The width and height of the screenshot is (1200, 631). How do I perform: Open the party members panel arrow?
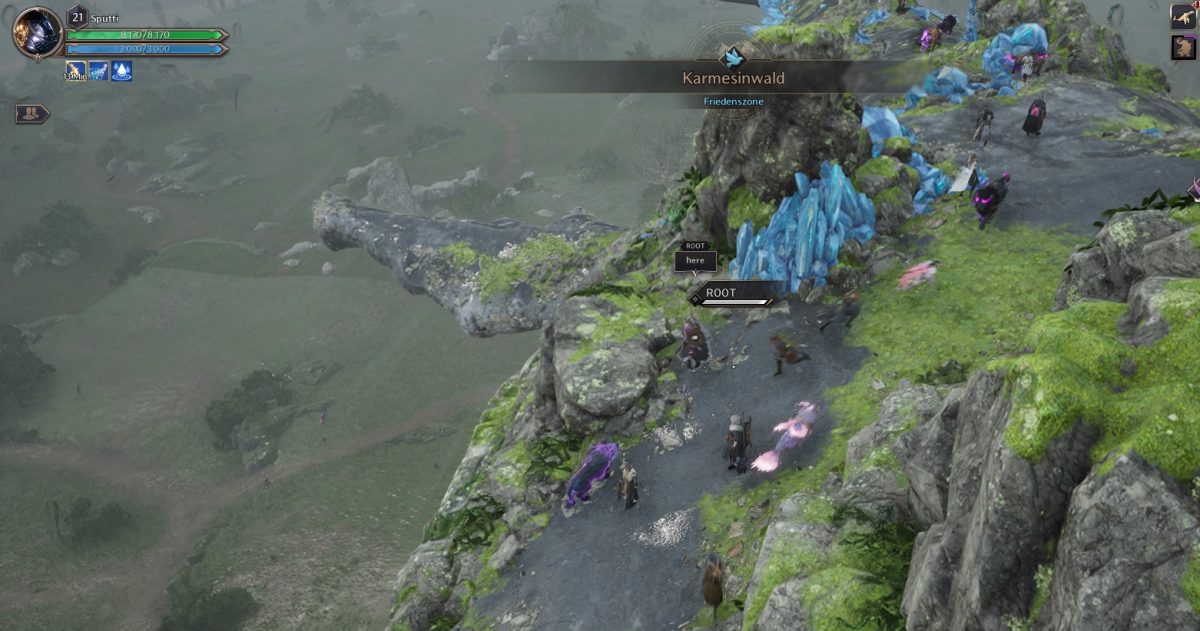32,114
